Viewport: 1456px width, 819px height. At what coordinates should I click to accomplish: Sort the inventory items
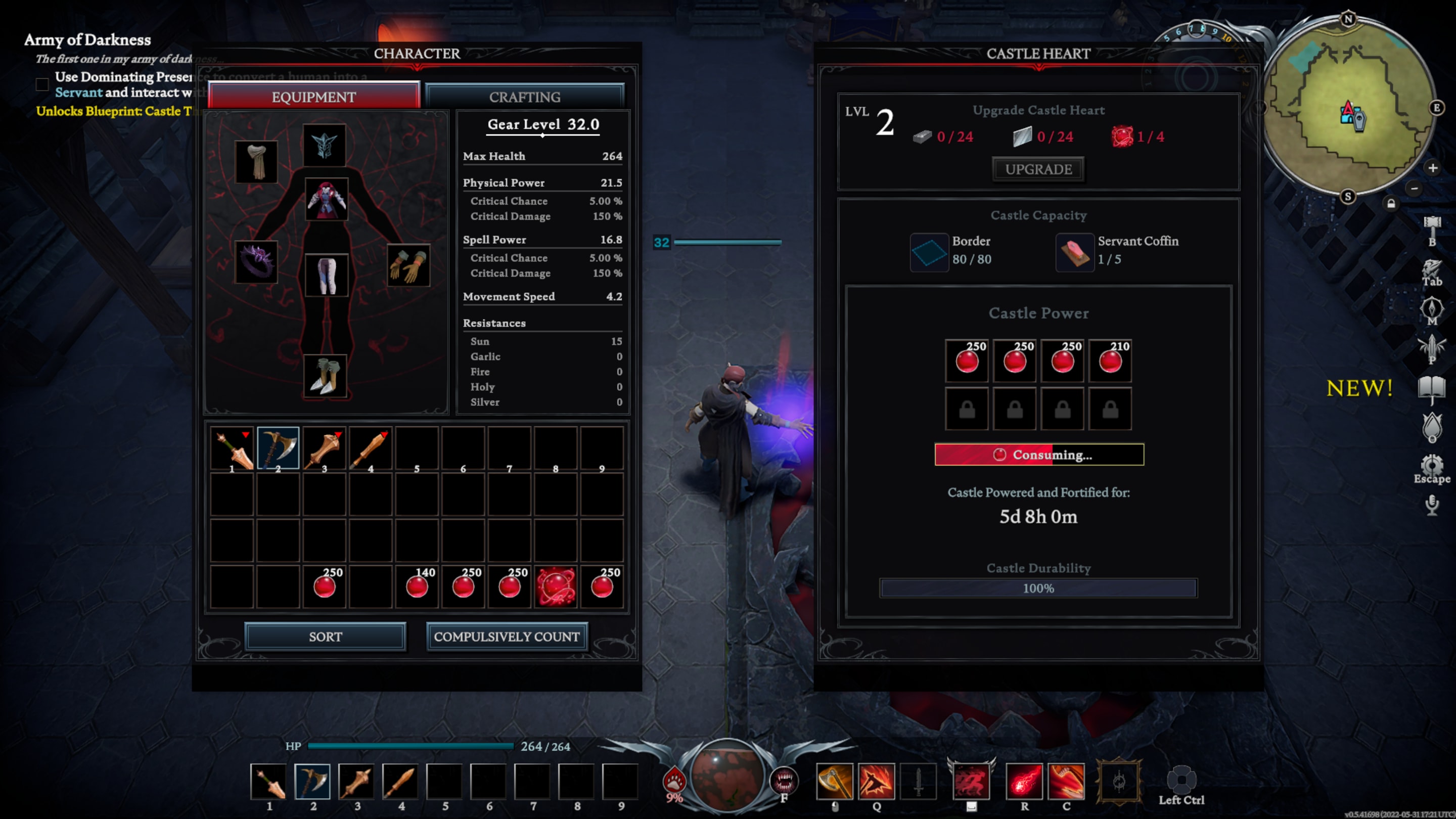click(325, 636)
